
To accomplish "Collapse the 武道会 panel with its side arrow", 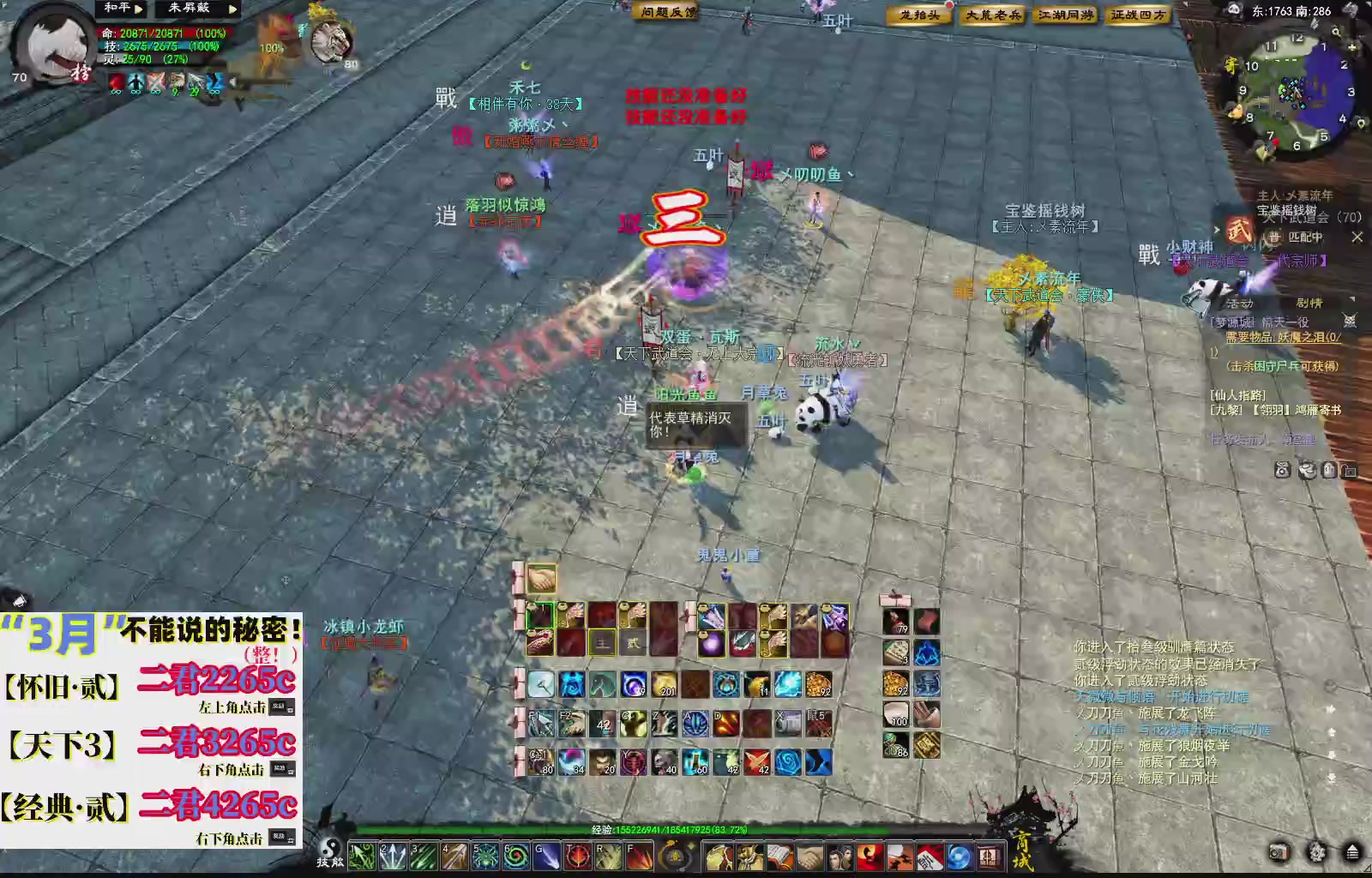I will coord(1217,230).
